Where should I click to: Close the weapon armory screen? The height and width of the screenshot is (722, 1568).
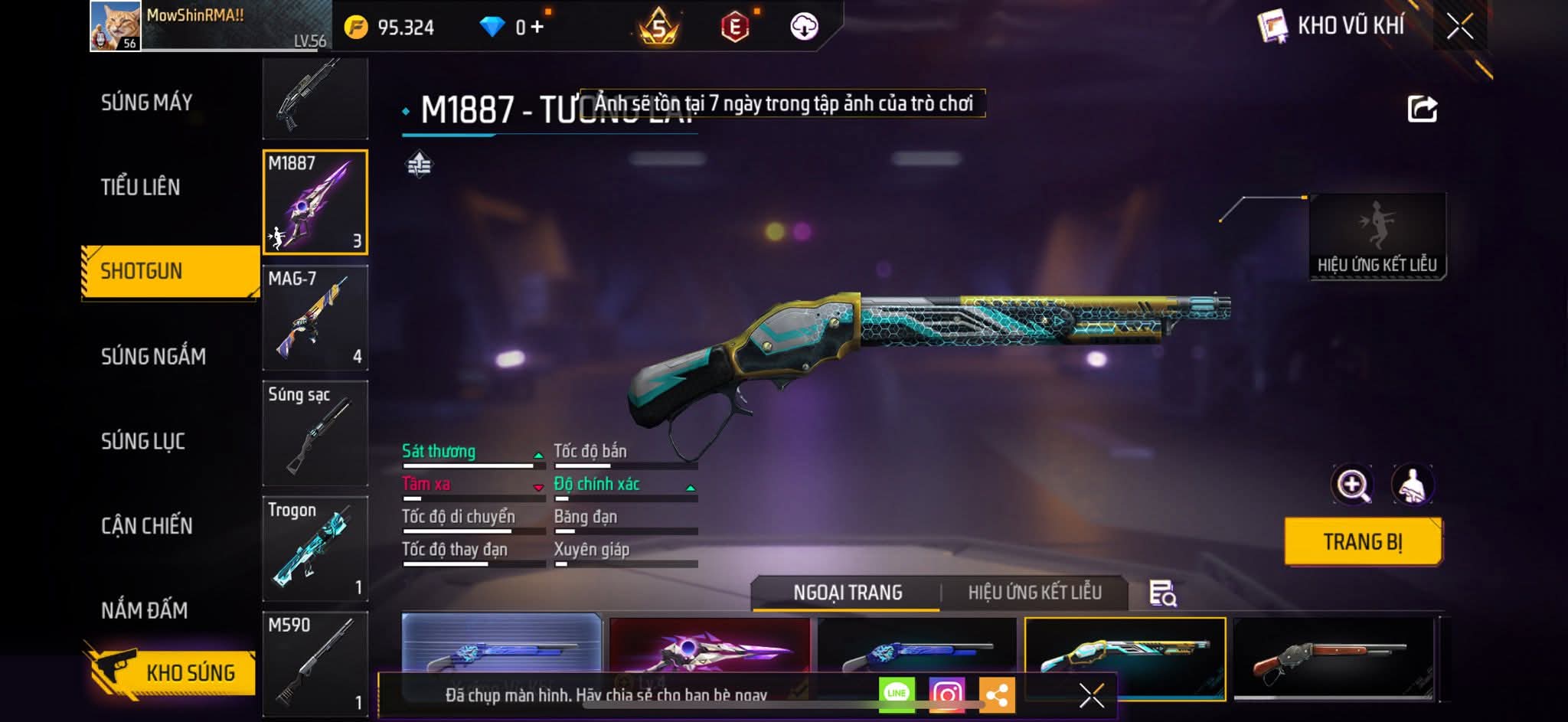pos(1459,27)
